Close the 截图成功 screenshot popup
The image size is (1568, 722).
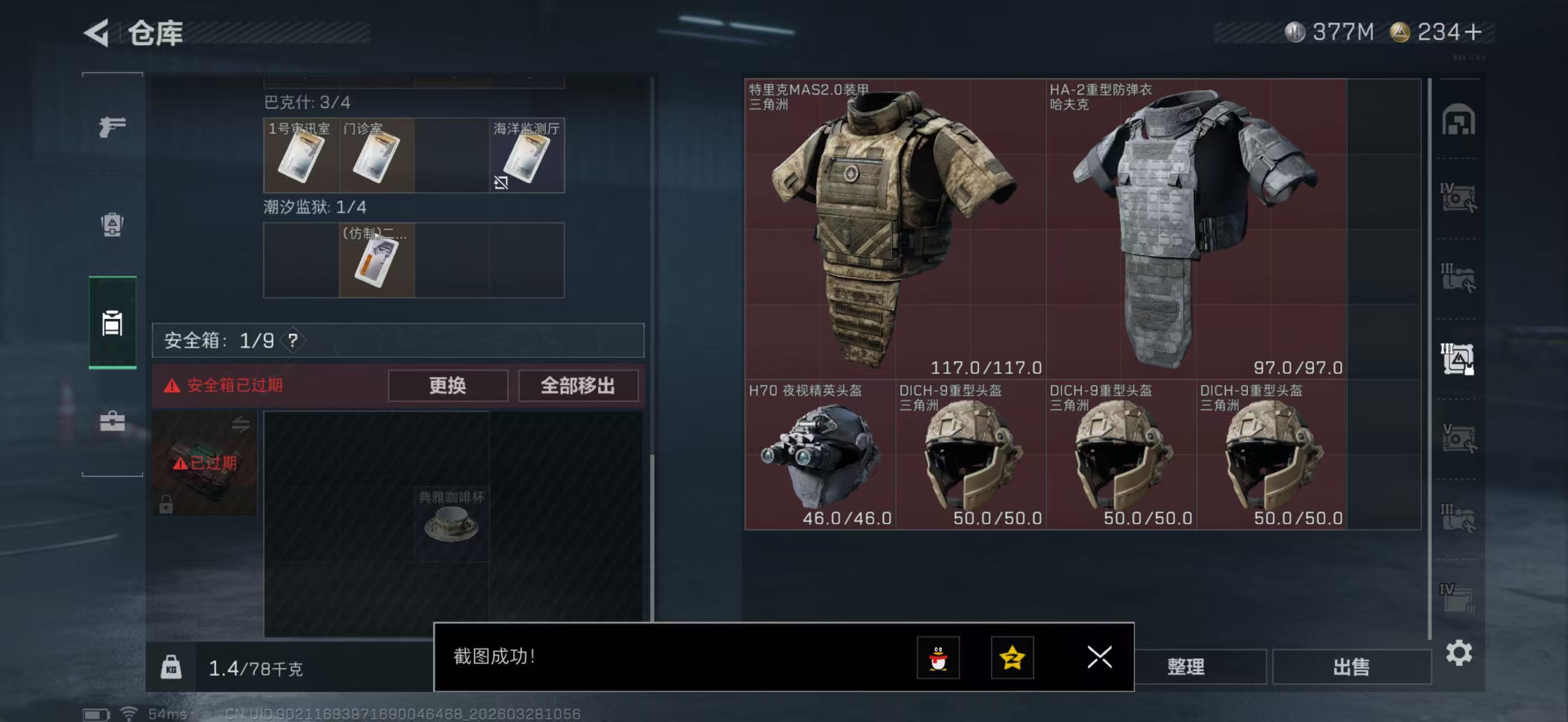[1099, 657]
